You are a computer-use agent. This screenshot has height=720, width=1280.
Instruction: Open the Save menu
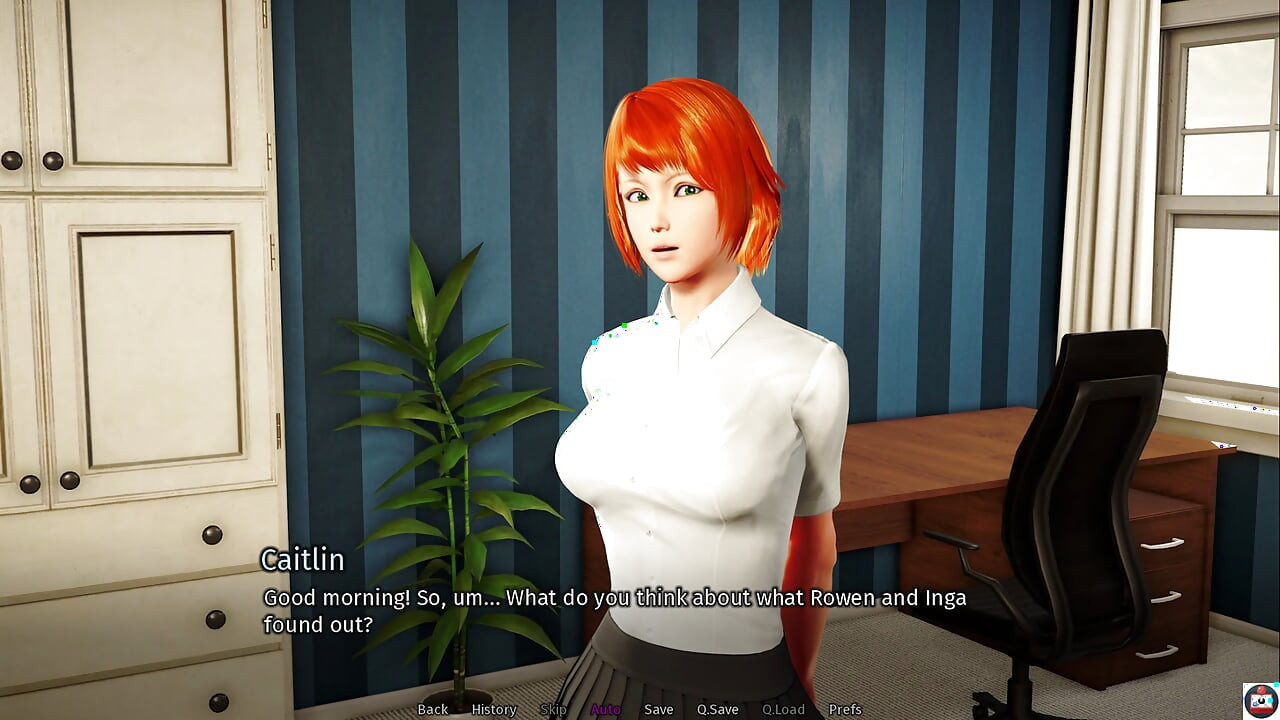click(x=658, y=709)
